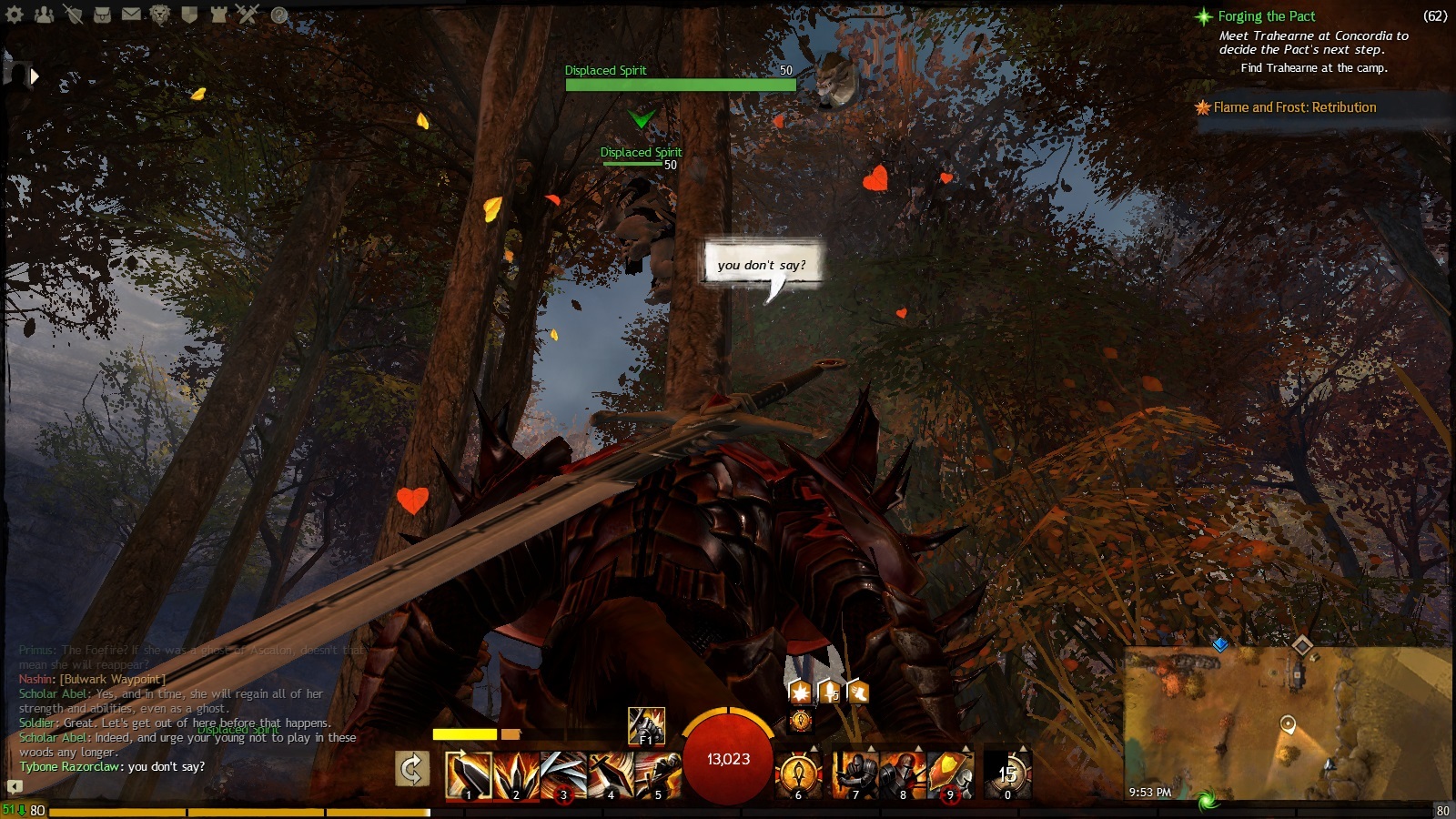Open the Hero panel sword-and-shield icon
The height and width of the screenshot is (819, 1456).
pyautogui.click(x=73, y=15)
